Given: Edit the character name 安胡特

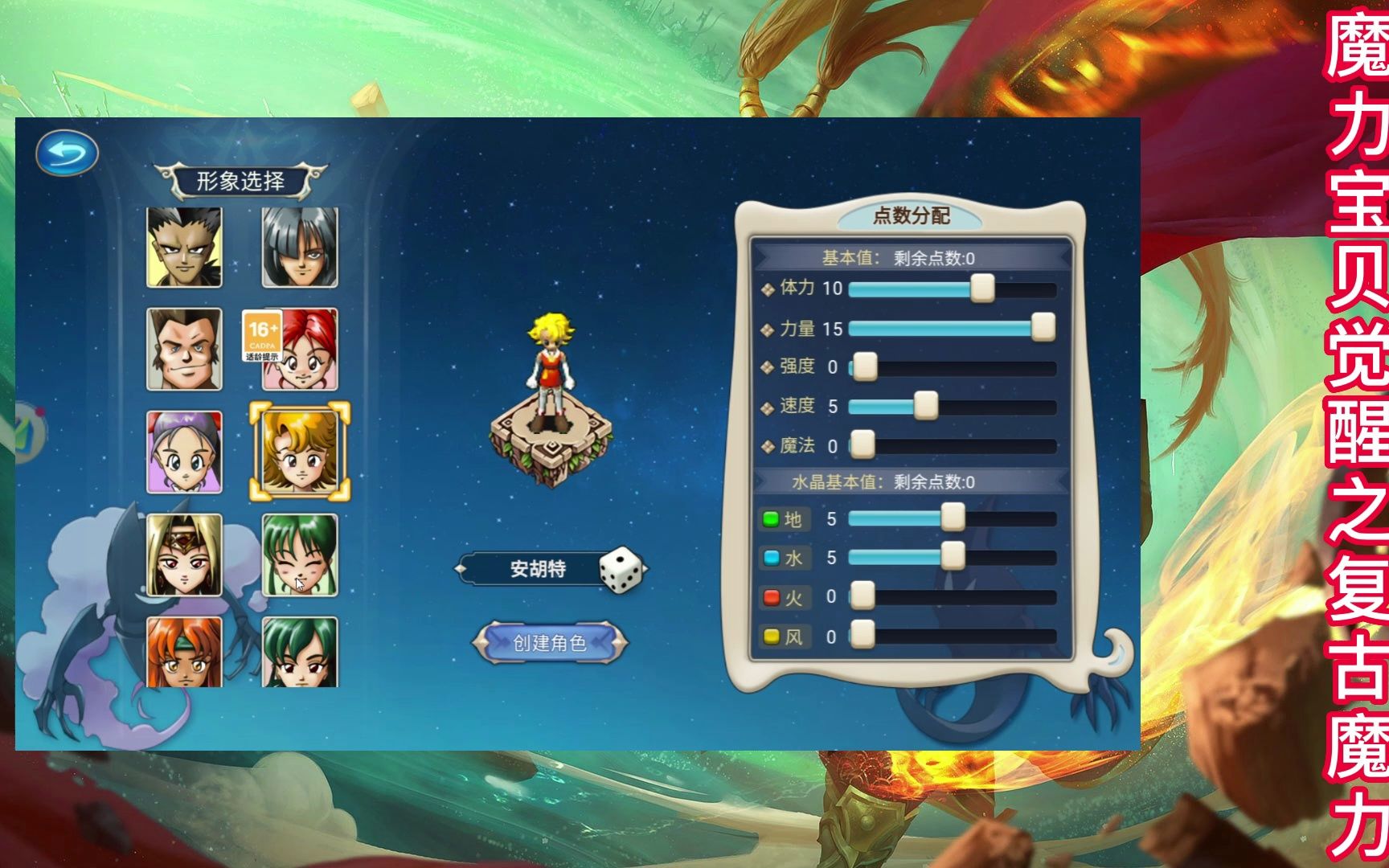Looking at the screenshot, I should coord(538,570).
